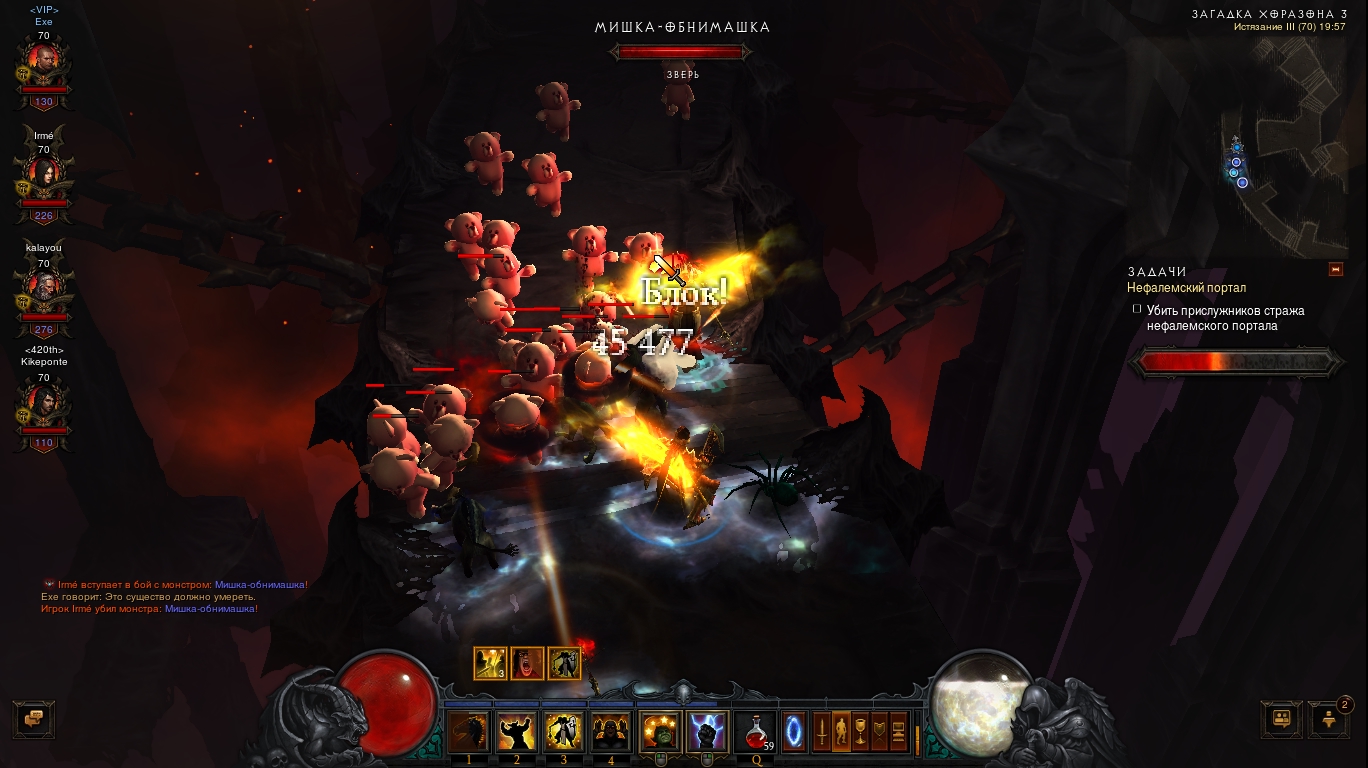The image size is (1368, 768).
Task: Drink the red health potion
Action: pyautogui.click(x=755, y=732)
